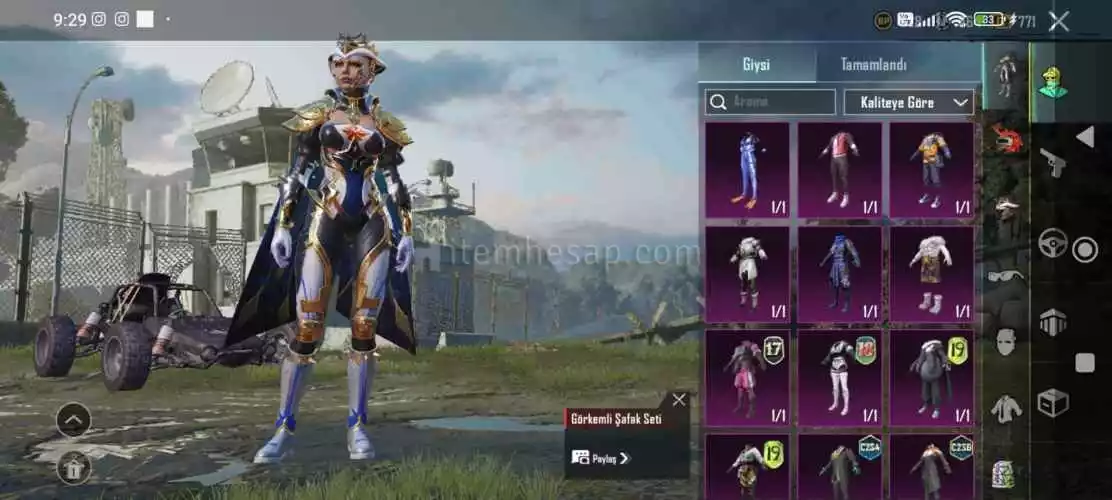Choose the outfit with the C2S6 badge
Screen dimensions: 1112x500
point(931,465)
